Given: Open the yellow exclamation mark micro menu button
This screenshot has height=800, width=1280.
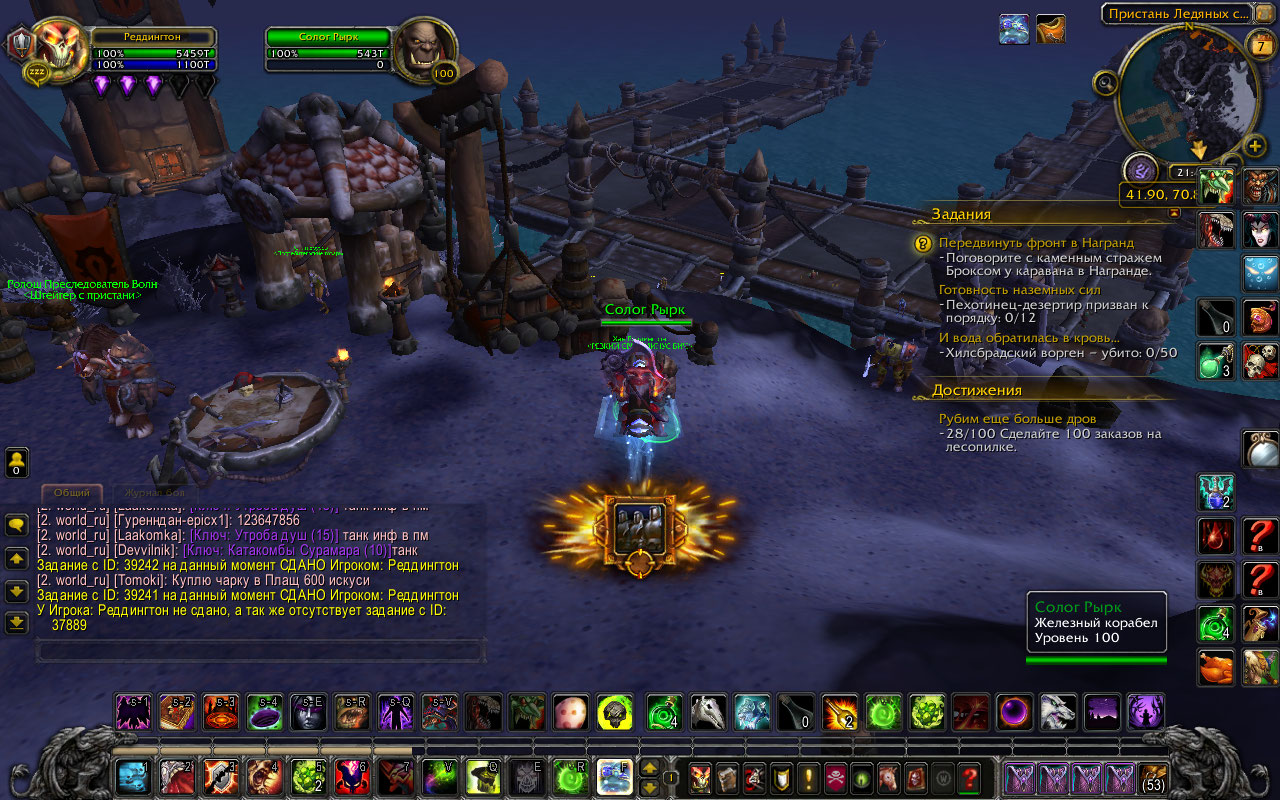Looking at the screenshot, I should pyautogui.click(x=808, y=777).
